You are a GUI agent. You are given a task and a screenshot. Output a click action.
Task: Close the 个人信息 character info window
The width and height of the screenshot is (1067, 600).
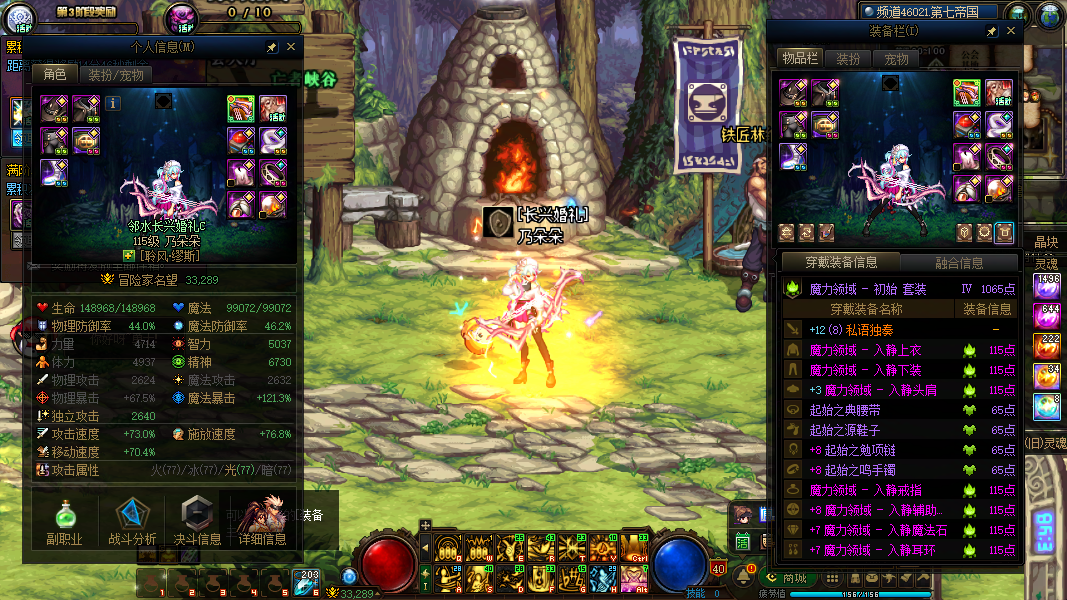291,47
